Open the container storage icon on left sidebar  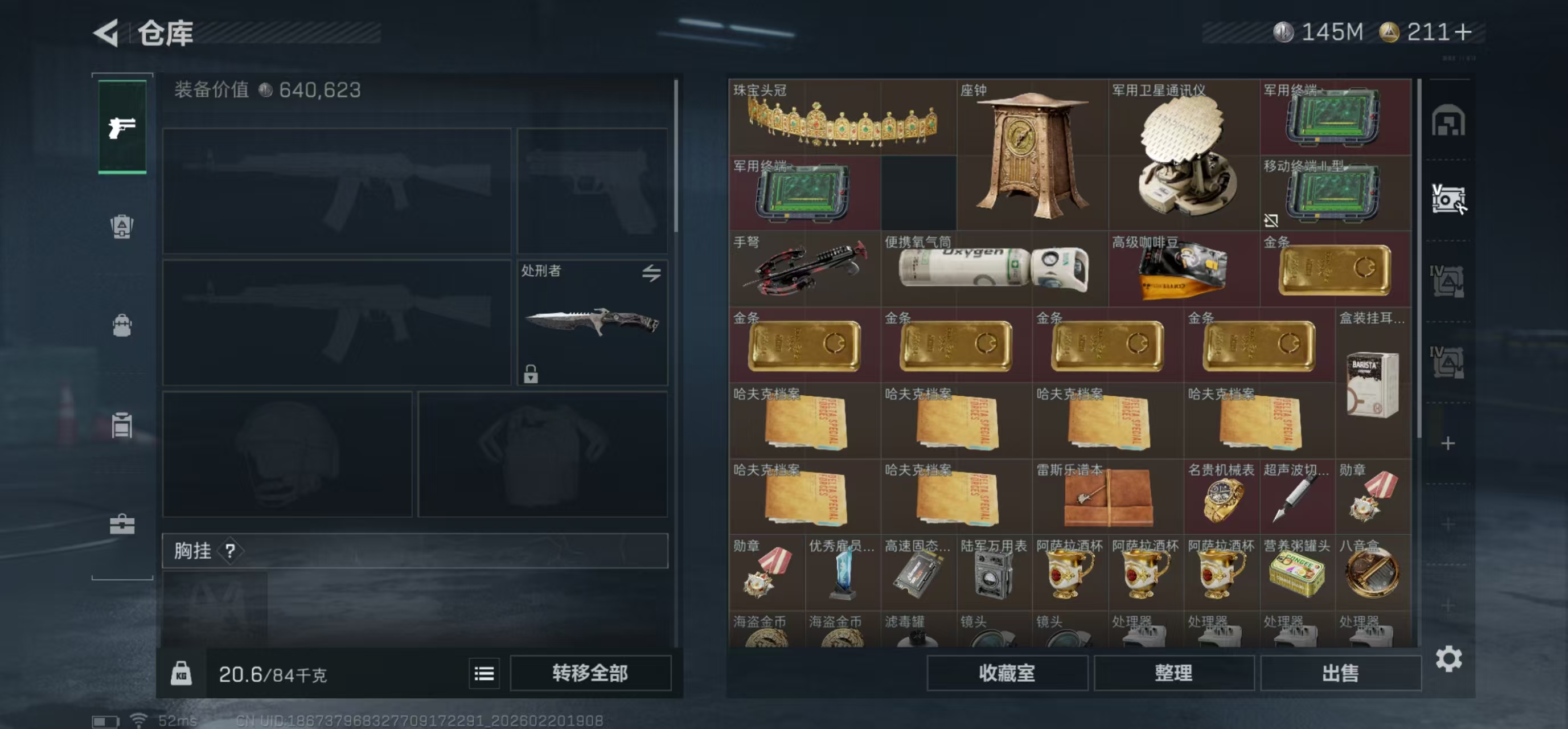click(x=122, y=427)
